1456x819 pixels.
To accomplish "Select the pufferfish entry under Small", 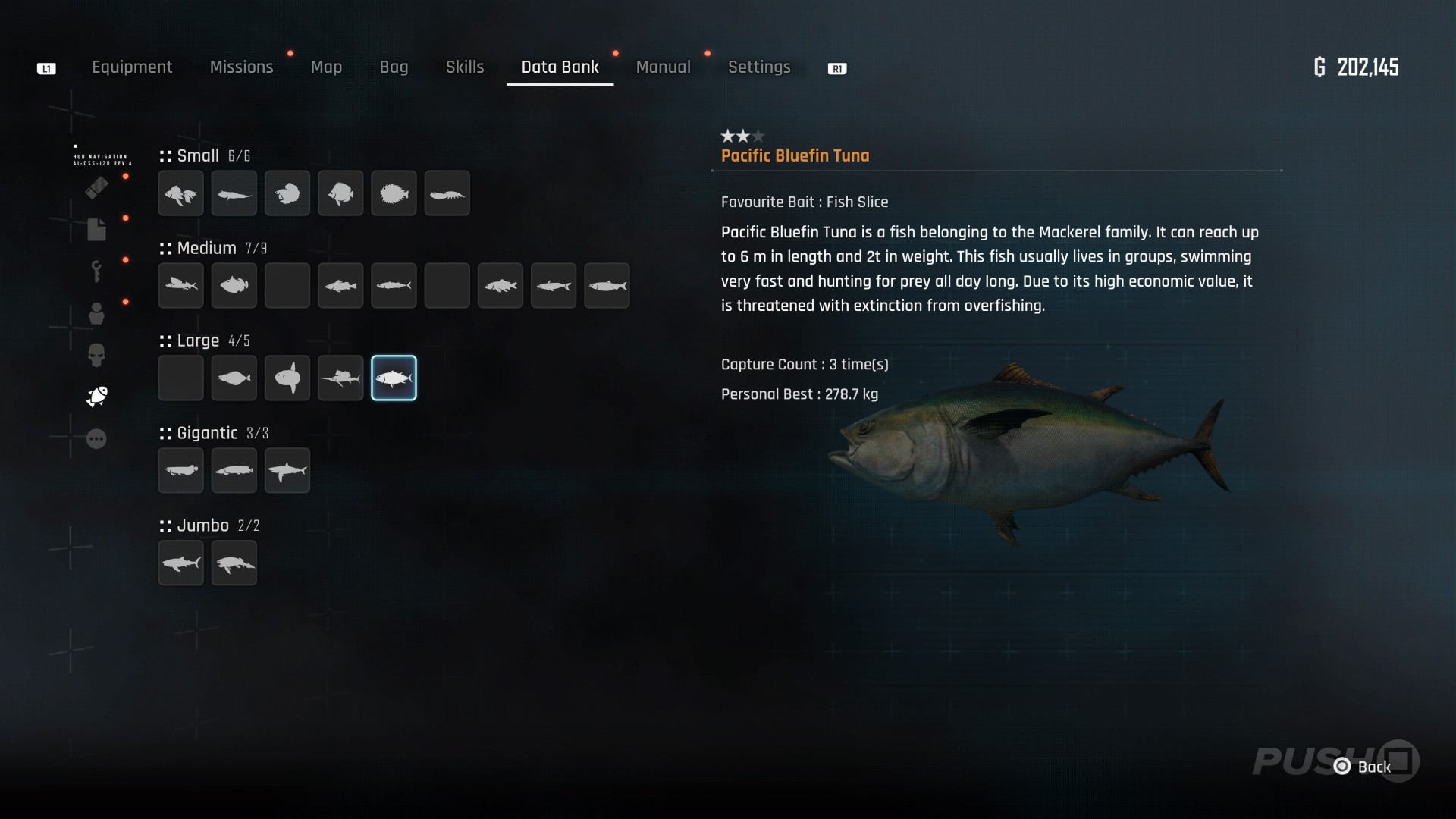I will pos(394,193).
